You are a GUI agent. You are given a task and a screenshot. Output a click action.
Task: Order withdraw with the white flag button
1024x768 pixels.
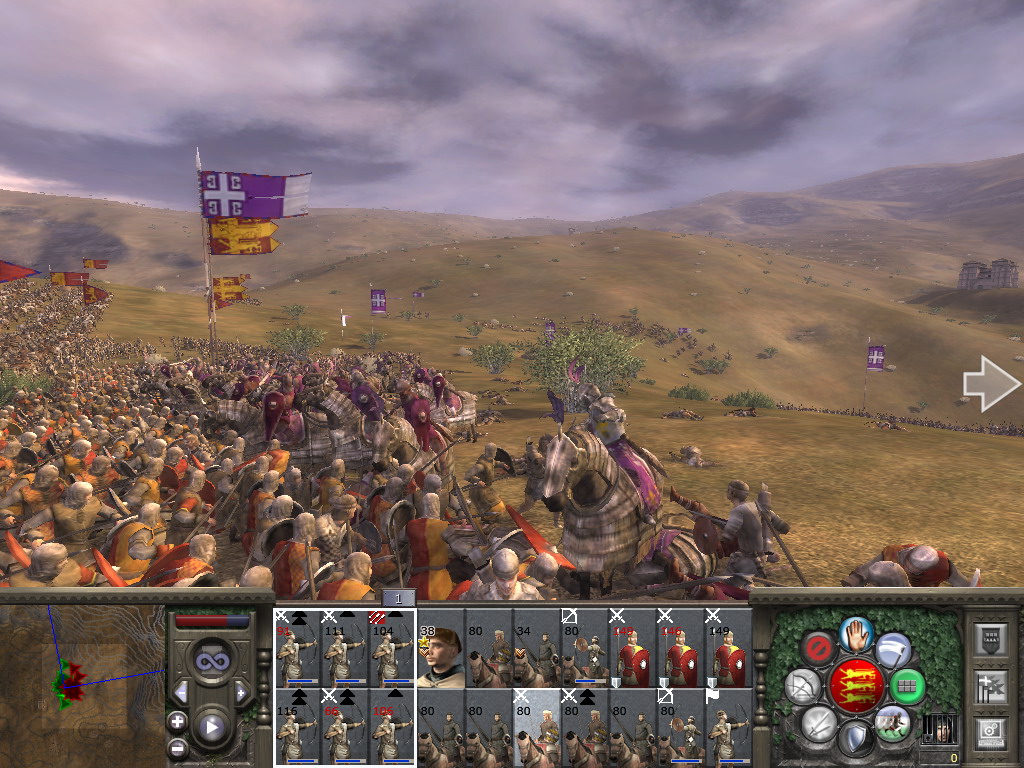coord(893,651)
